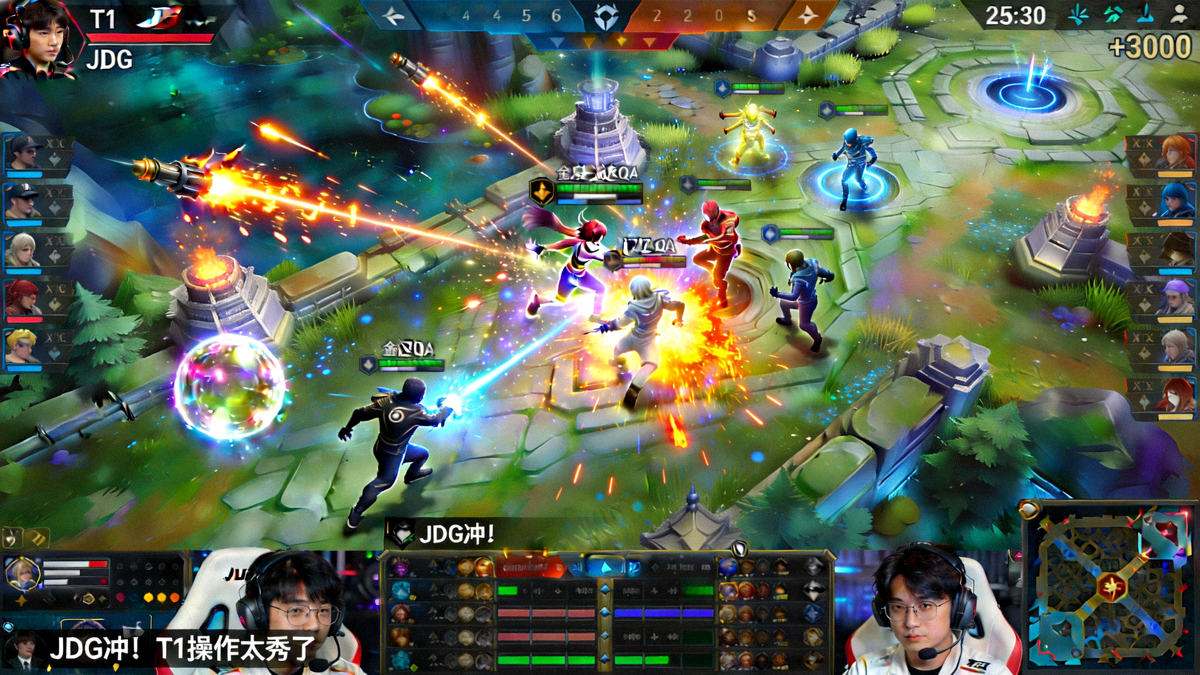This screenshot has height=675, width=1200.
Task: Open the minimap in the corner
Action: pyautogui.click(x=1110, y=585)
